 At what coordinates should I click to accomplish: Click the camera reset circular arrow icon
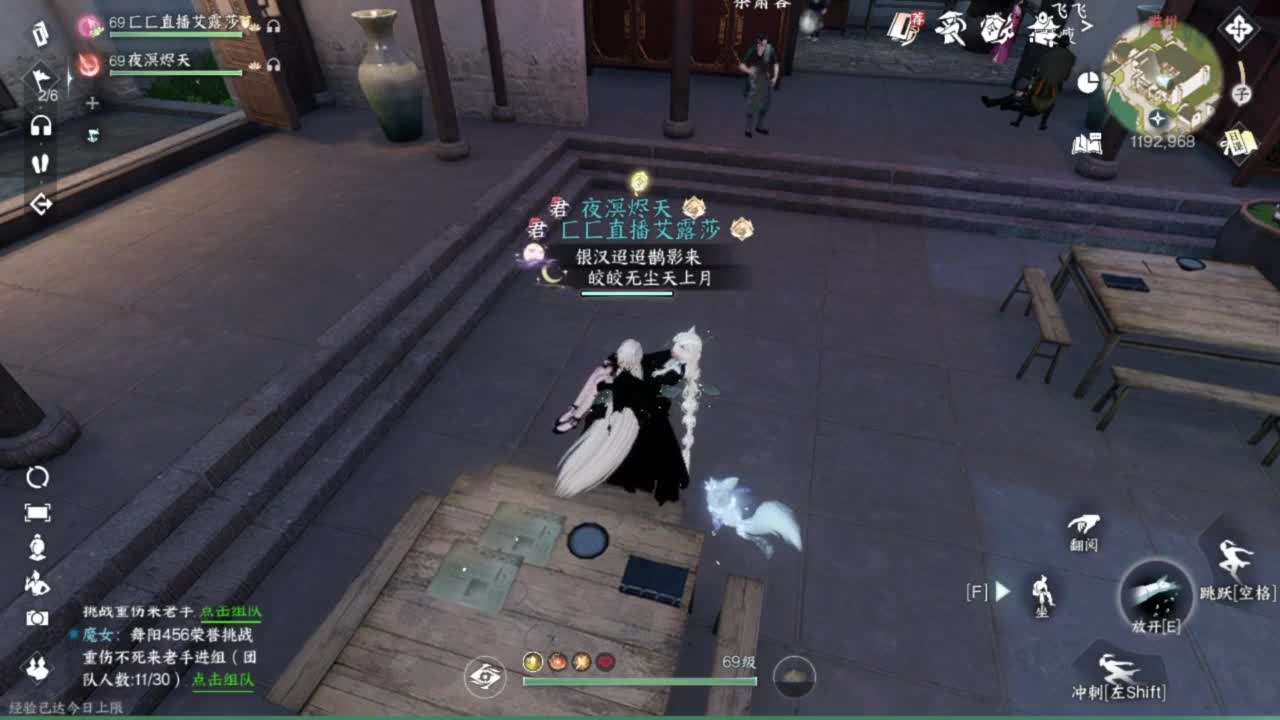click(37, 476)
